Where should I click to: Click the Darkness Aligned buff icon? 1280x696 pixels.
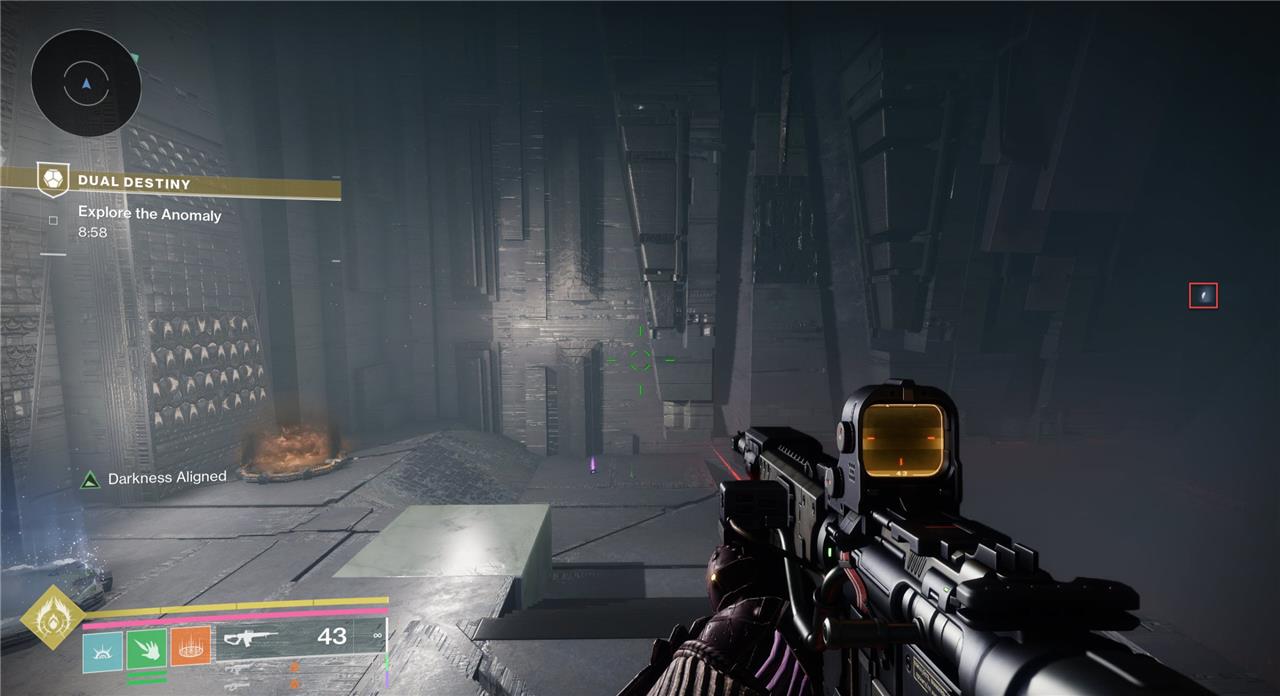91,479
